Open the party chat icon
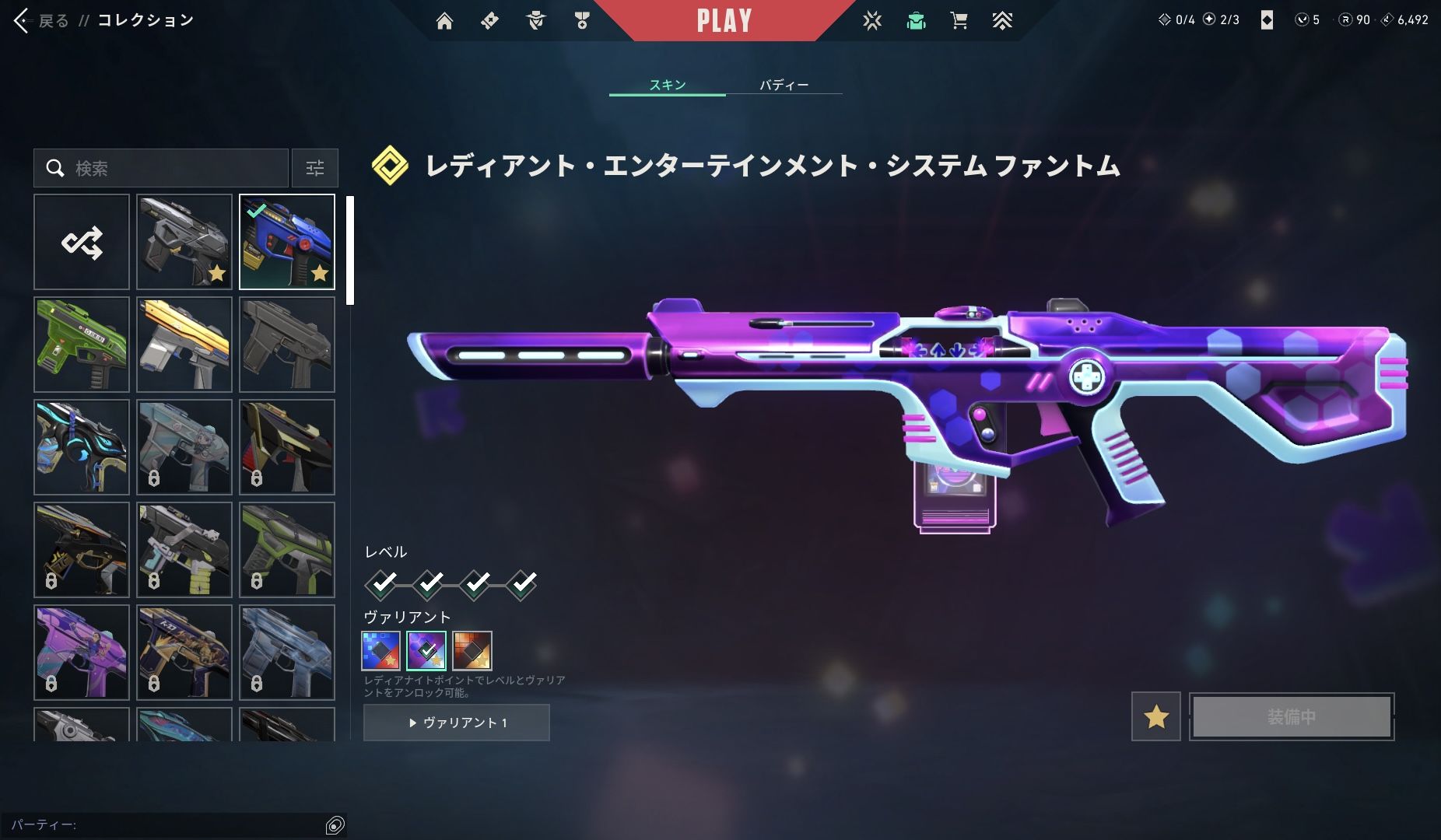Screen dimensions: 1441x840 [335, 825]
